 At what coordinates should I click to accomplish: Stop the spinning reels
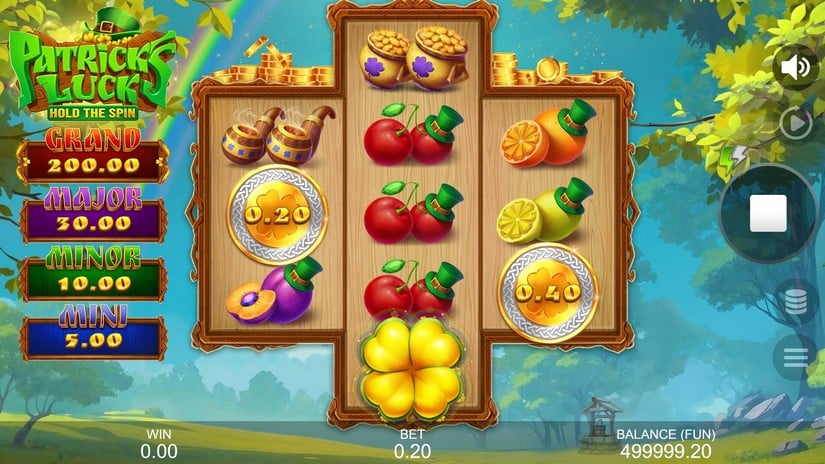768,213
